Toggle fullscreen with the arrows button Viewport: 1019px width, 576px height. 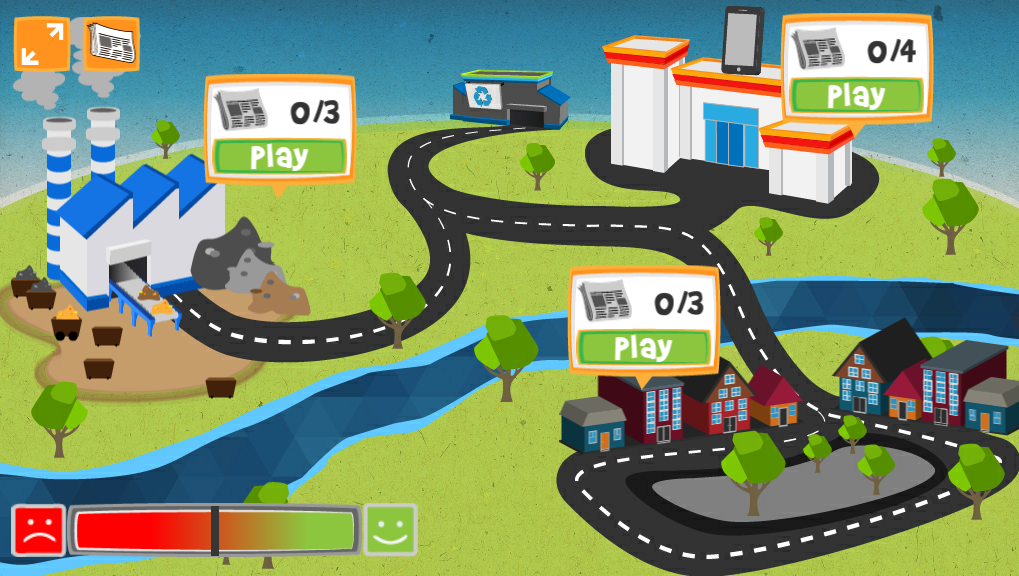(41, 44)
